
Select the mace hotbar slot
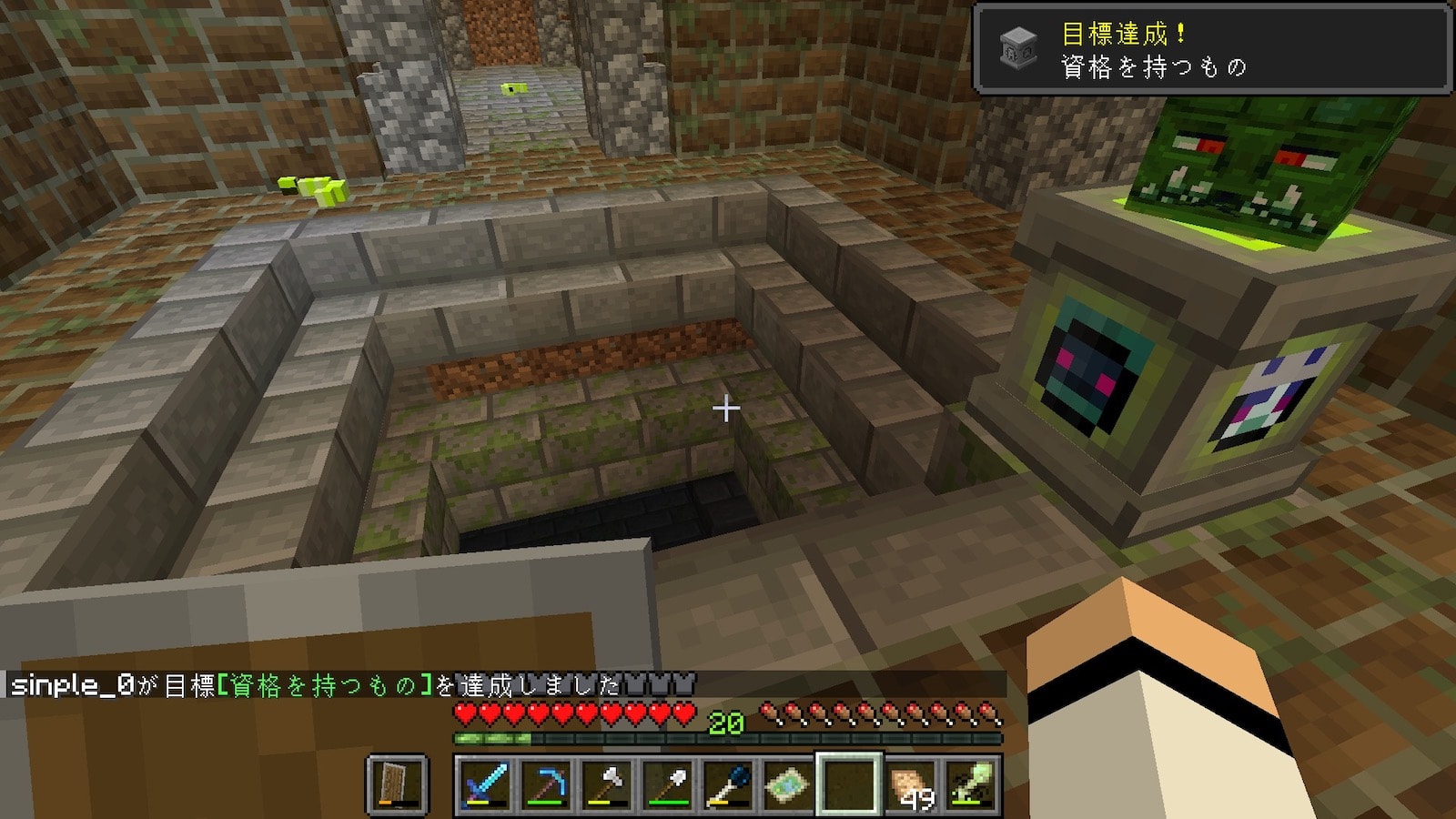728,784
